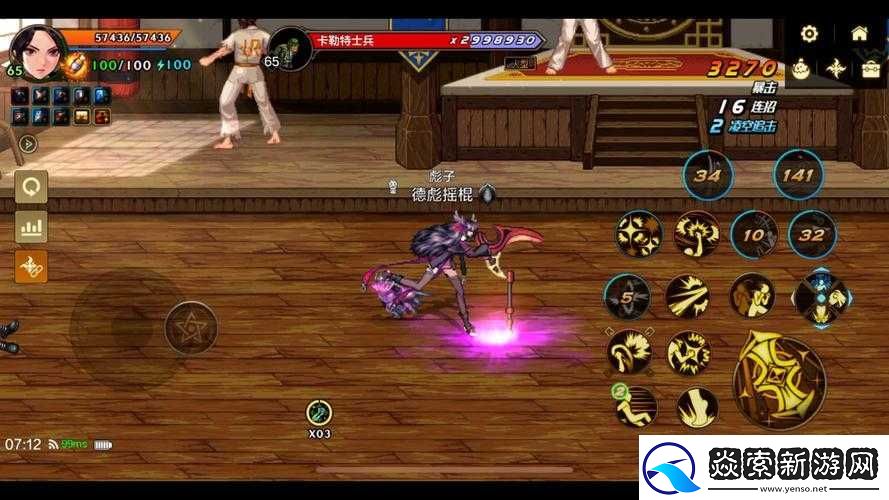Viewport: 889px width, 500px height.
Task: Use the skill with 5 cooldown
Action: [x=628, y=297]
